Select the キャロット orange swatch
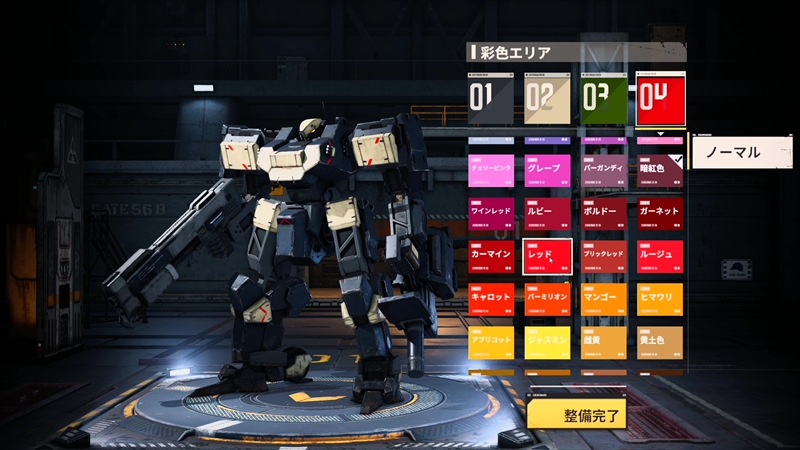Screen dimensions: 800x450 (x=491, y=298)
